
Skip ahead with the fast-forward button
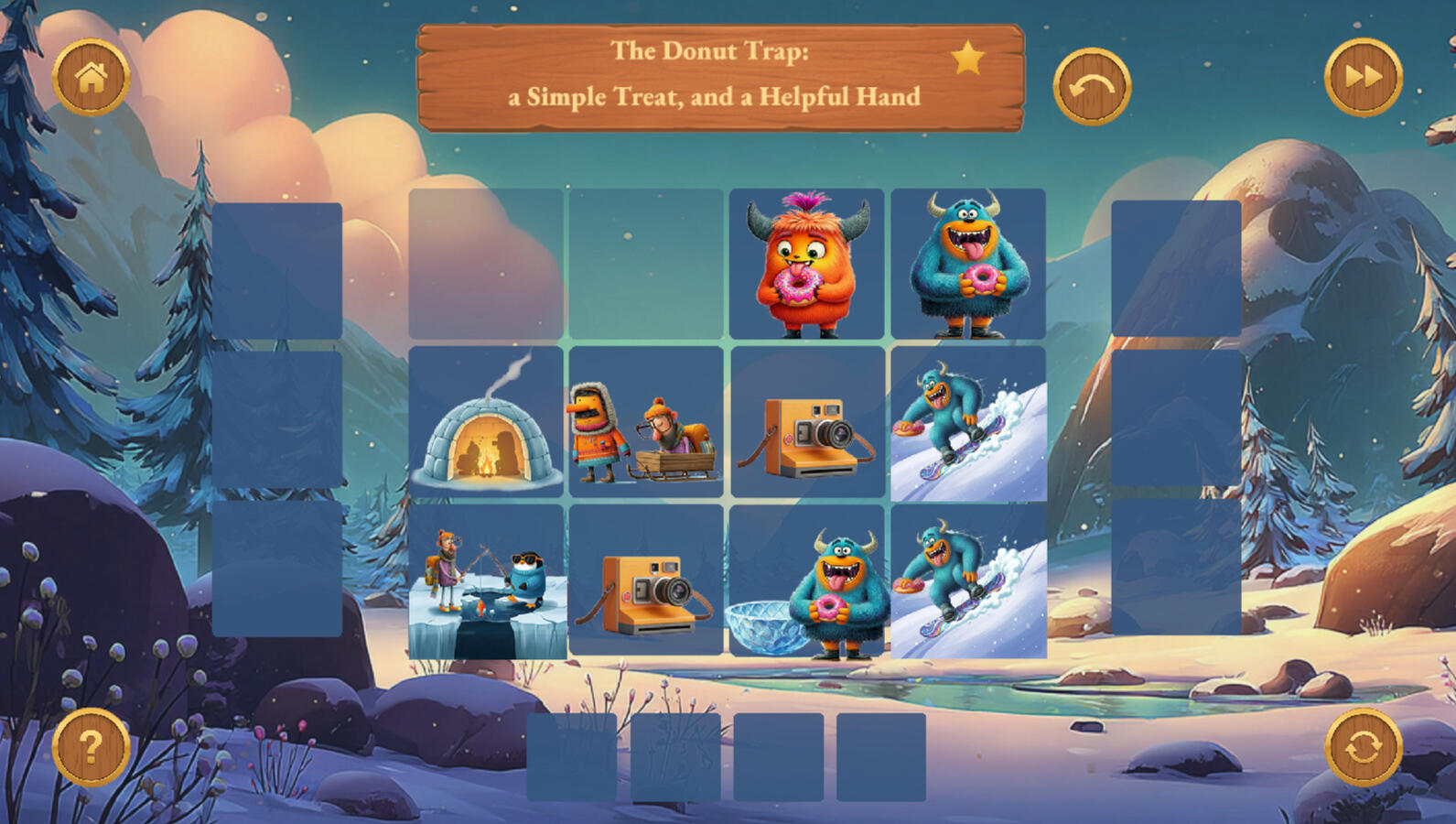pos(1363,78)
